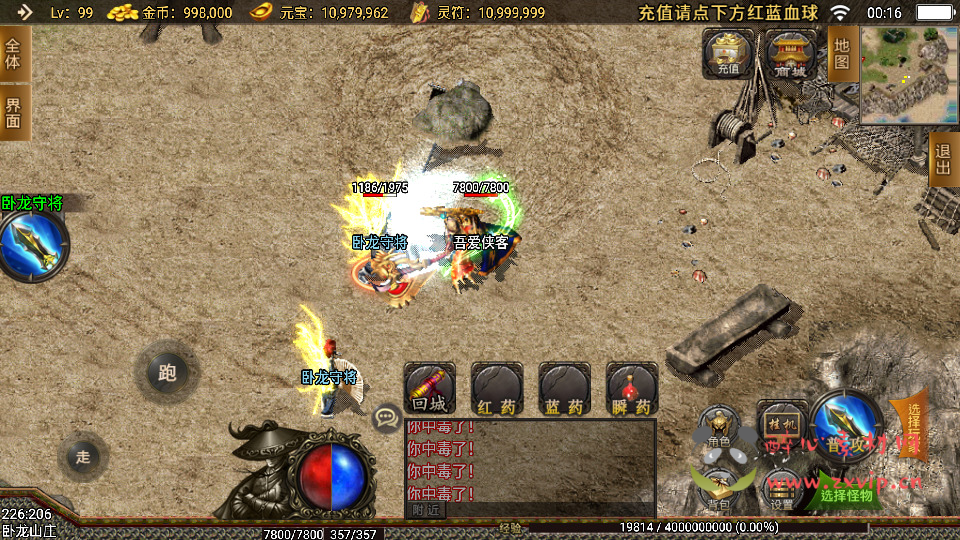The width and height of the screenshot is (960, 540).
Task: Use the 蓝药 blue potion slot
Action: tap(564, 389)
